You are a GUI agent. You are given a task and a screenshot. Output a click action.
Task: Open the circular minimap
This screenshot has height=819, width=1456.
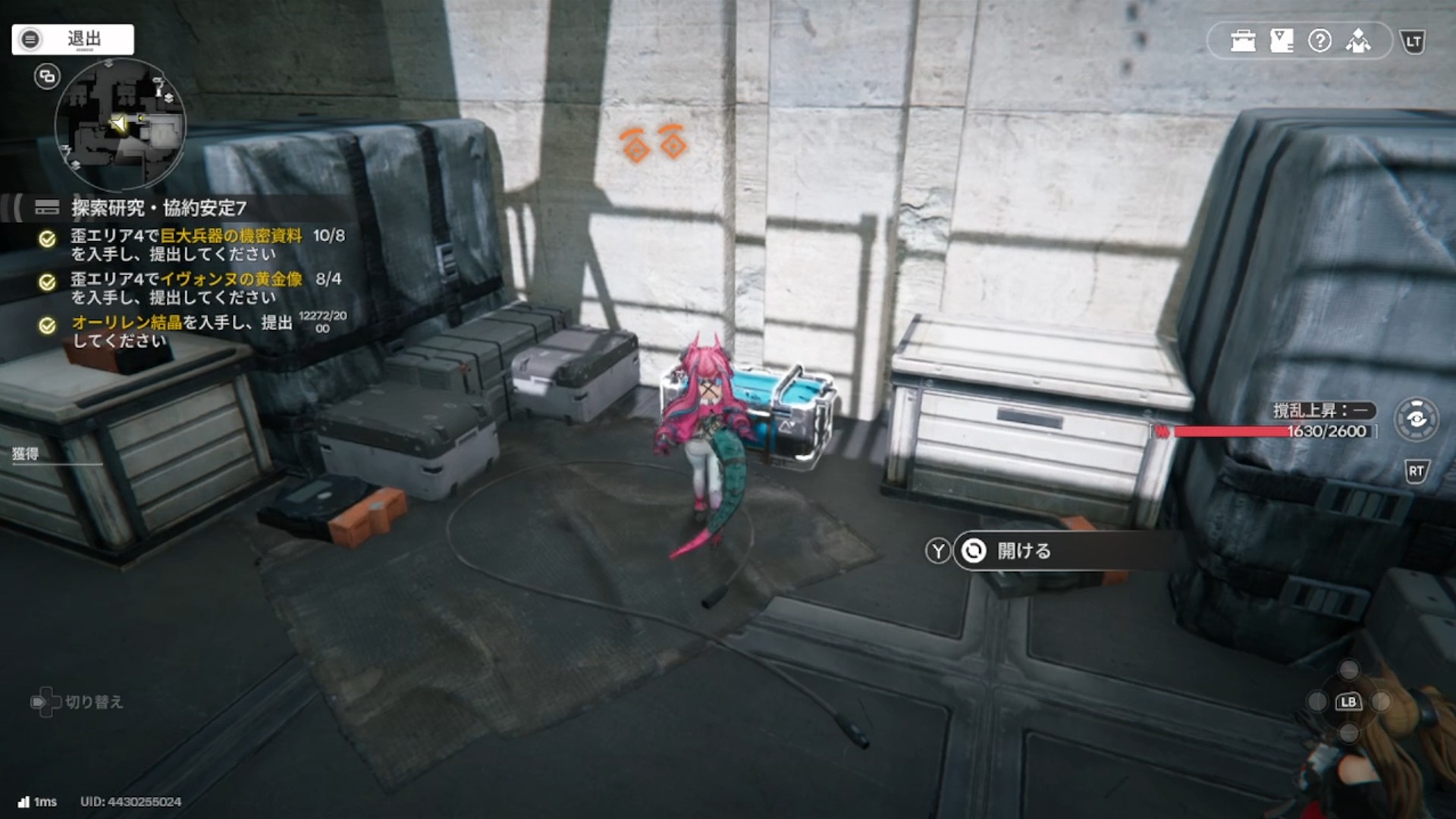pos(120,125)
